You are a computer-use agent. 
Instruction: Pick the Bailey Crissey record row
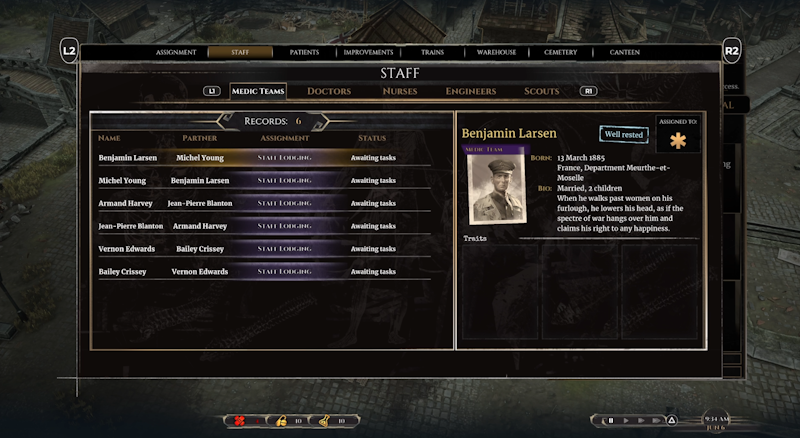[x=264, y=272]
